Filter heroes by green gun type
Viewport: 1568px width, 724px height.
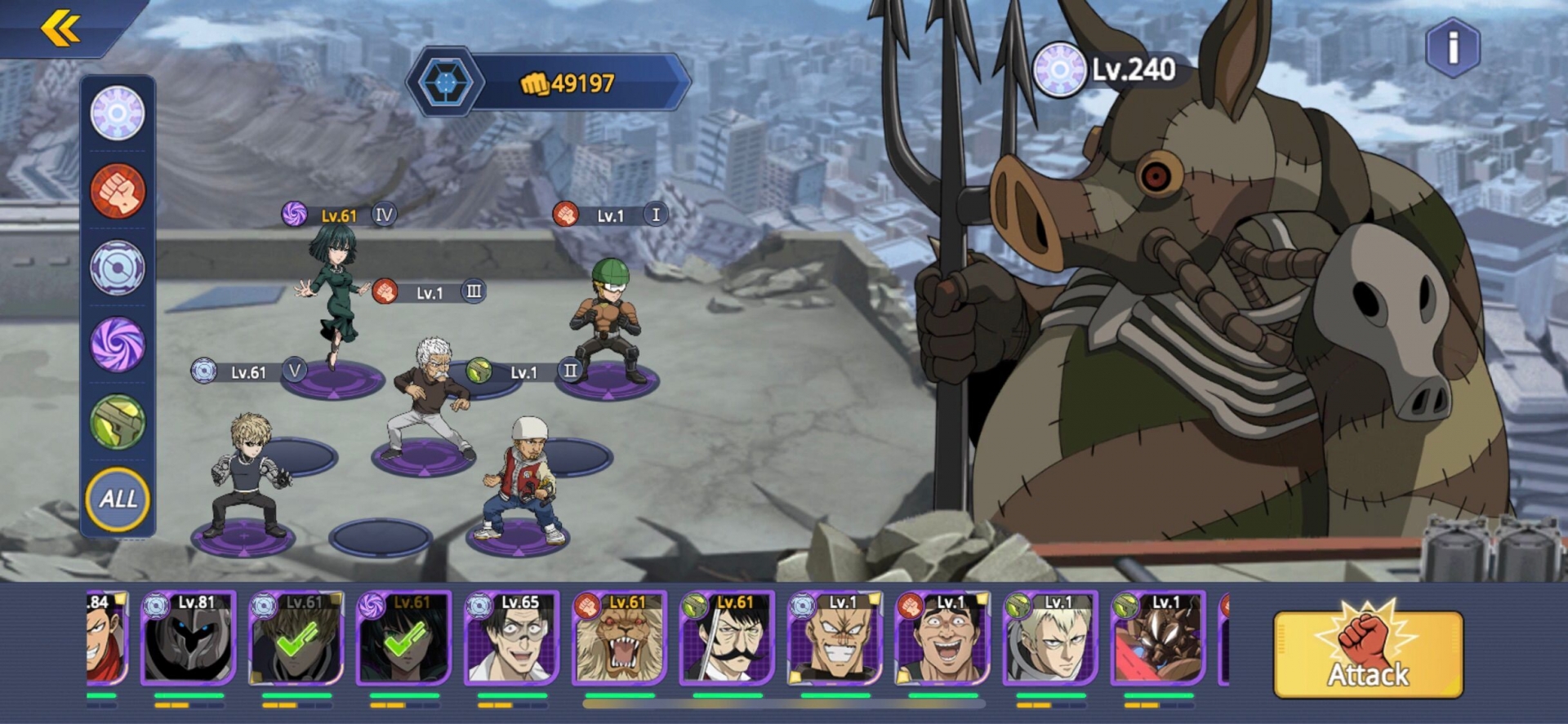pos(118,422)
